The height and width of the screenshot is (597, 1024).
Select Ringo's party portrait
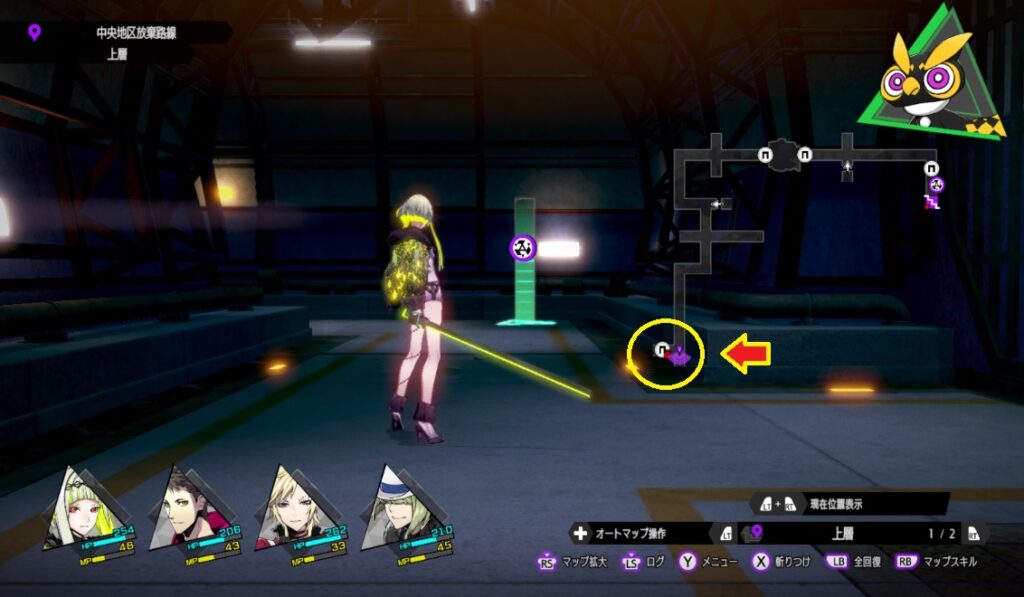75,510
